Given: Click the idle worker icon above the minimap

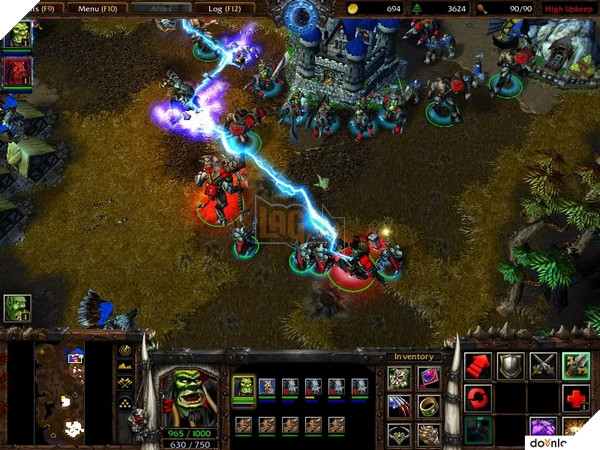Looking at the screenshot, I should [17, 308].
